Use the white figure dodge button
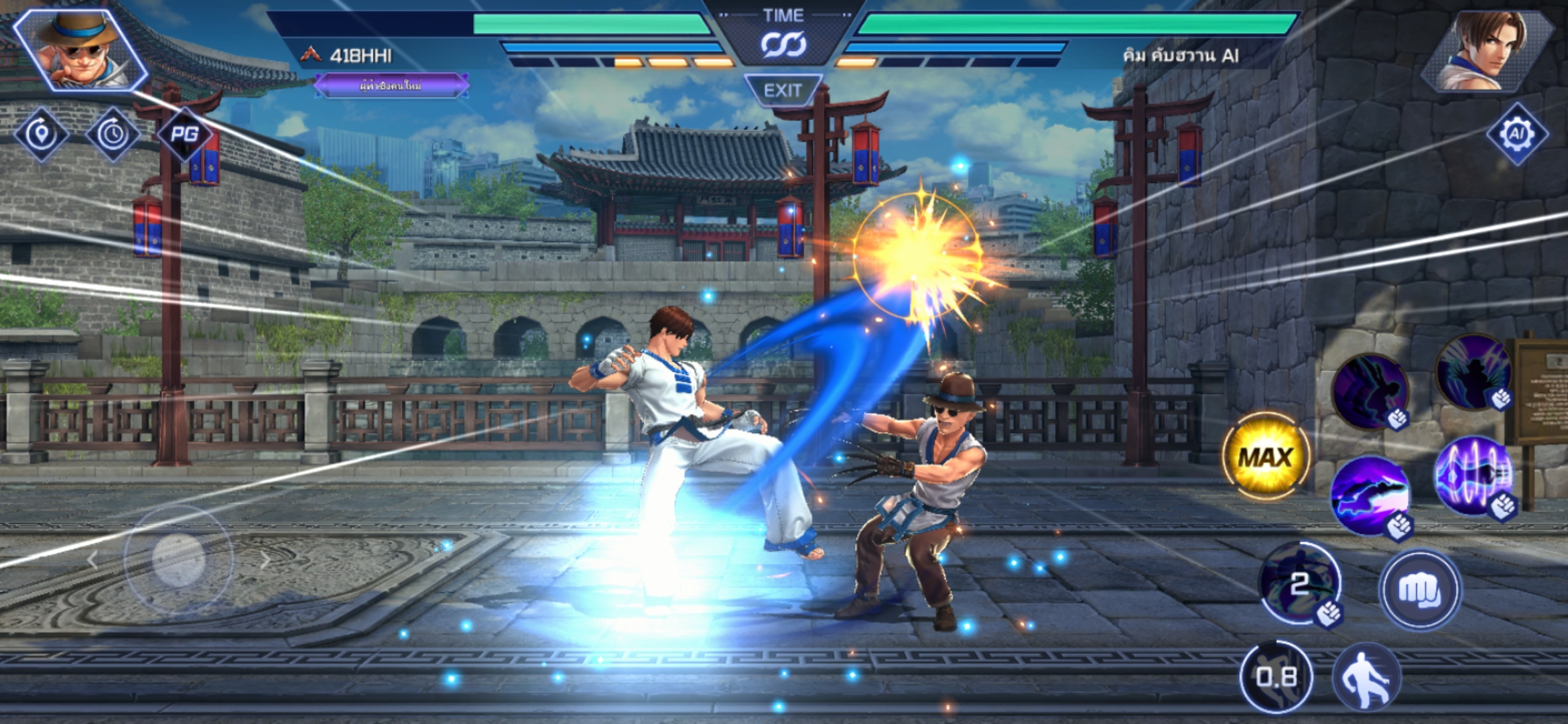1568x724 pixels. point(1366,677)
